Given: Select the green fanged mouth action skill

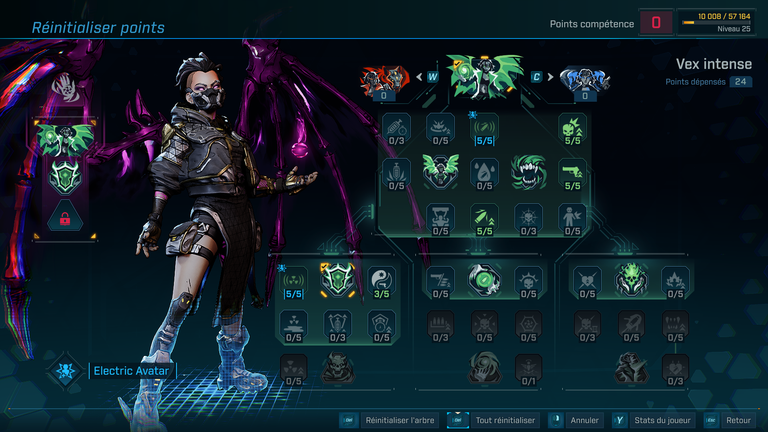Looking at the screenshot, I should tap(529, 170).
